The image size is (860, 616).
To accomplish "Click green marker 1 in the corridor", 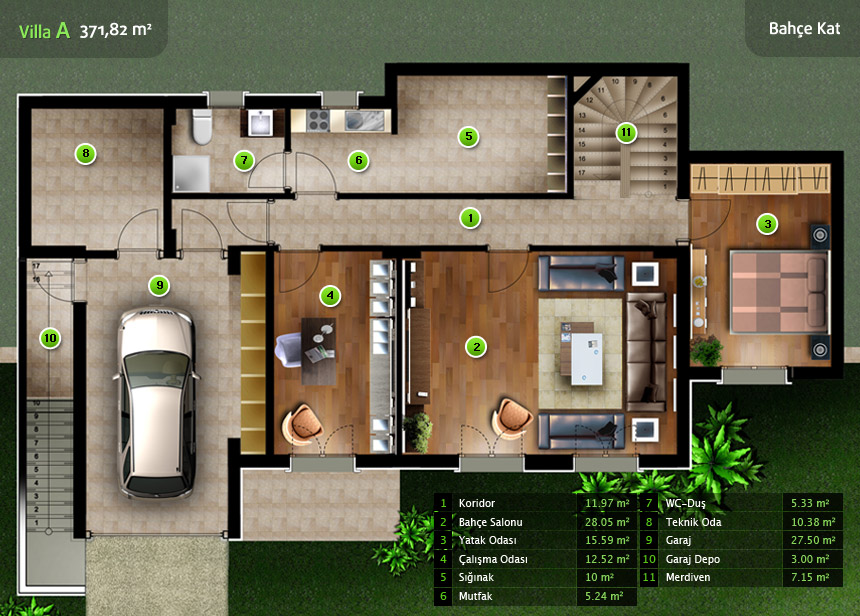I will coord(467,216).
